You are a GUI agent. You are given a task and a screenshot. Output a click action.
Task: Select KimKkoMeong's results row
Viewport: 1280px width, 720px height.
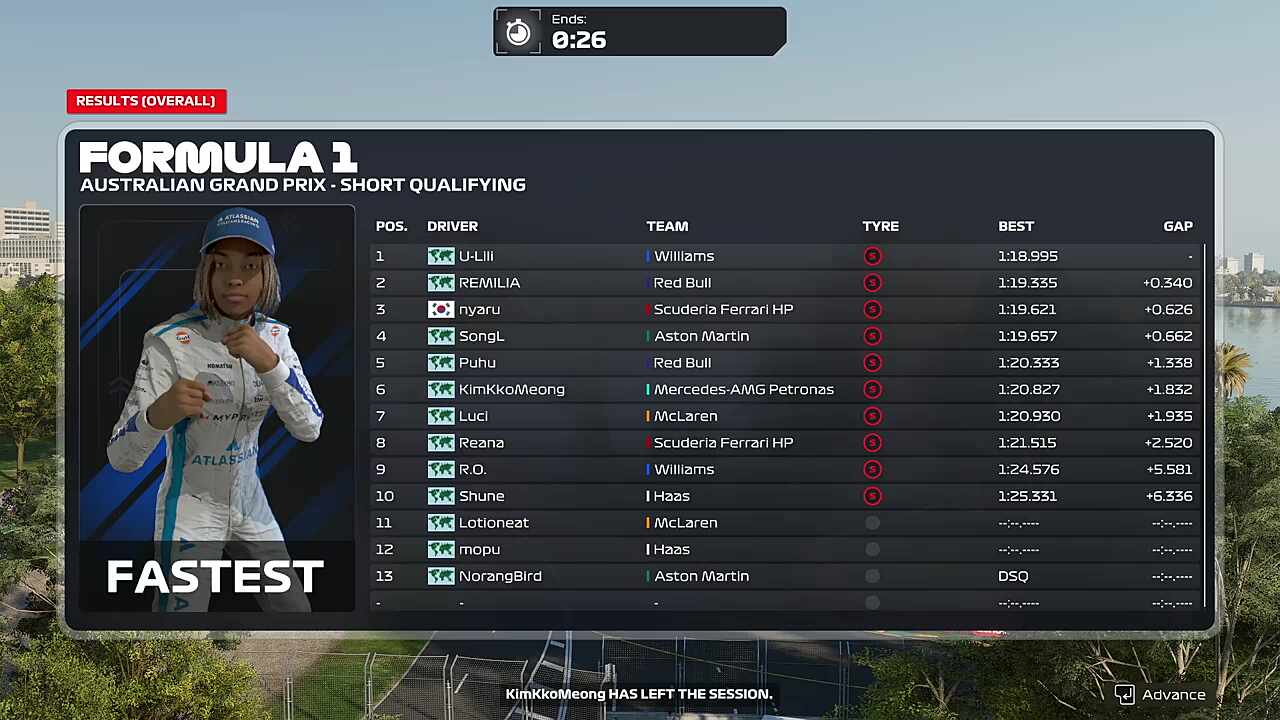coord(785,390)
